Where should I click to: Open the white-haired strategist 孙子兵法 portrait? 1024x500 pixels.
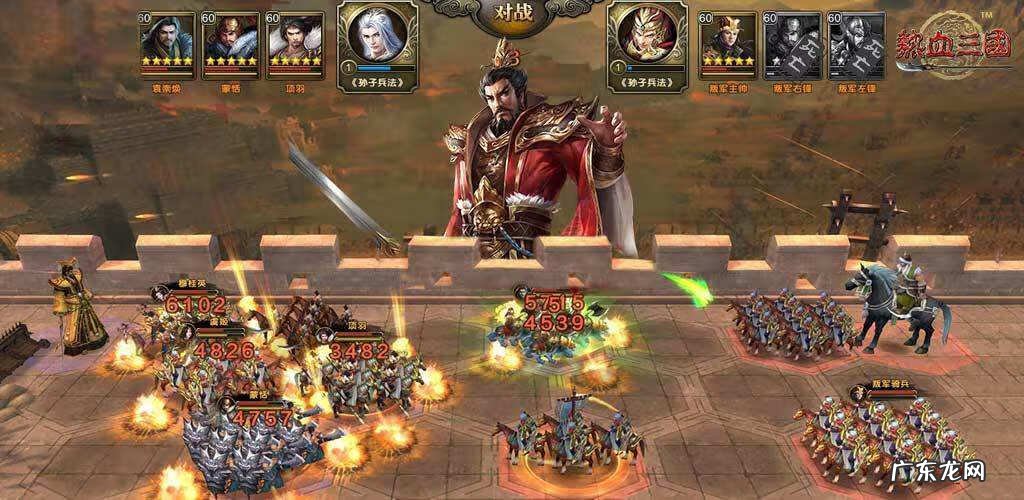tap(375, 37)
